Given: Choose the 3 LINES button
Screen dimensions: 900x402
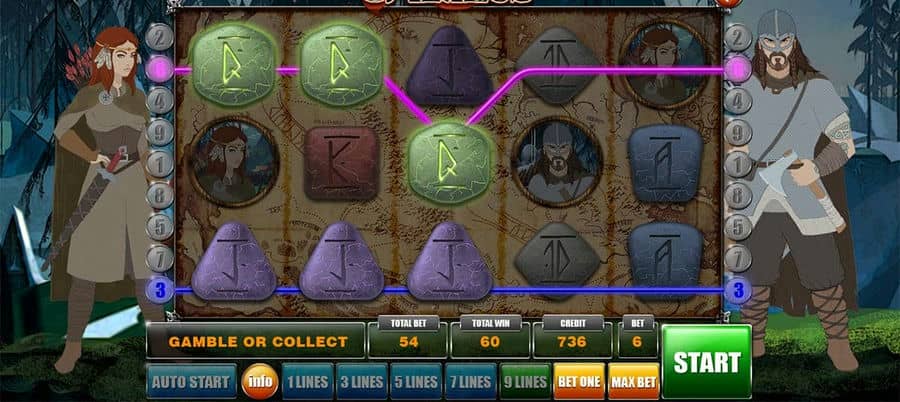Looking at the screenshot, I should [361, 381].
